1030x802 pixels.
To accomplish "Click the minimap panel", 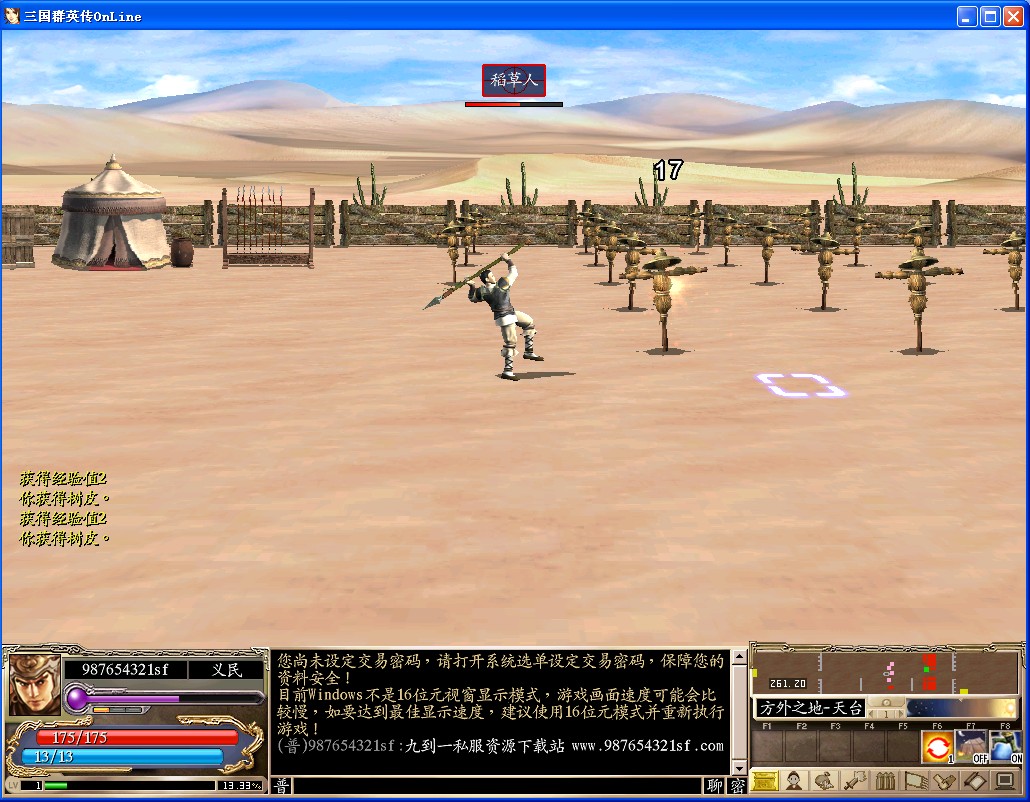I will (885, 673).
